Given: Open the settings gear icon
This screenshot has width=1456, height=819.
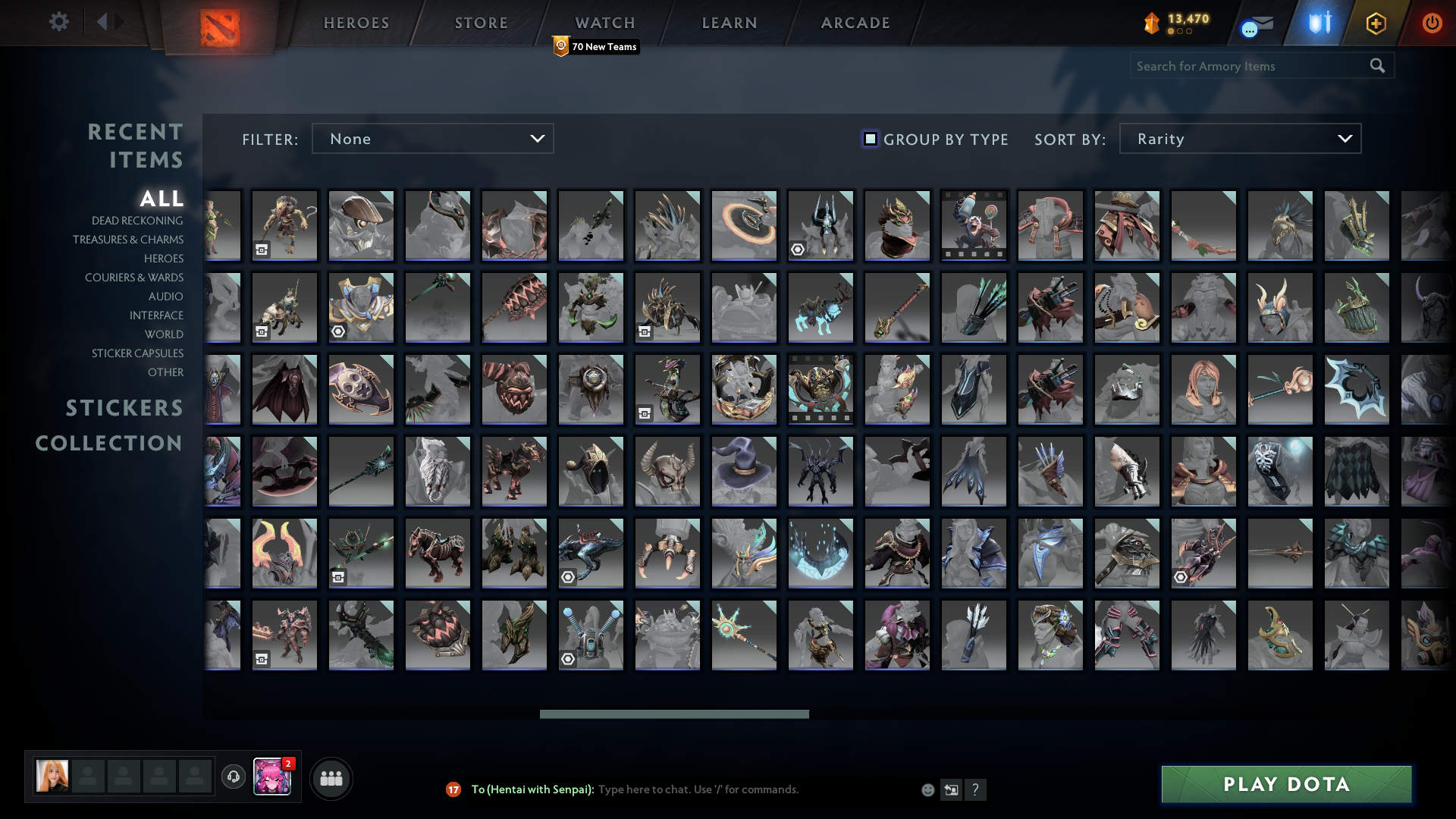Looking at the screenshot, I should click(59, 22).
